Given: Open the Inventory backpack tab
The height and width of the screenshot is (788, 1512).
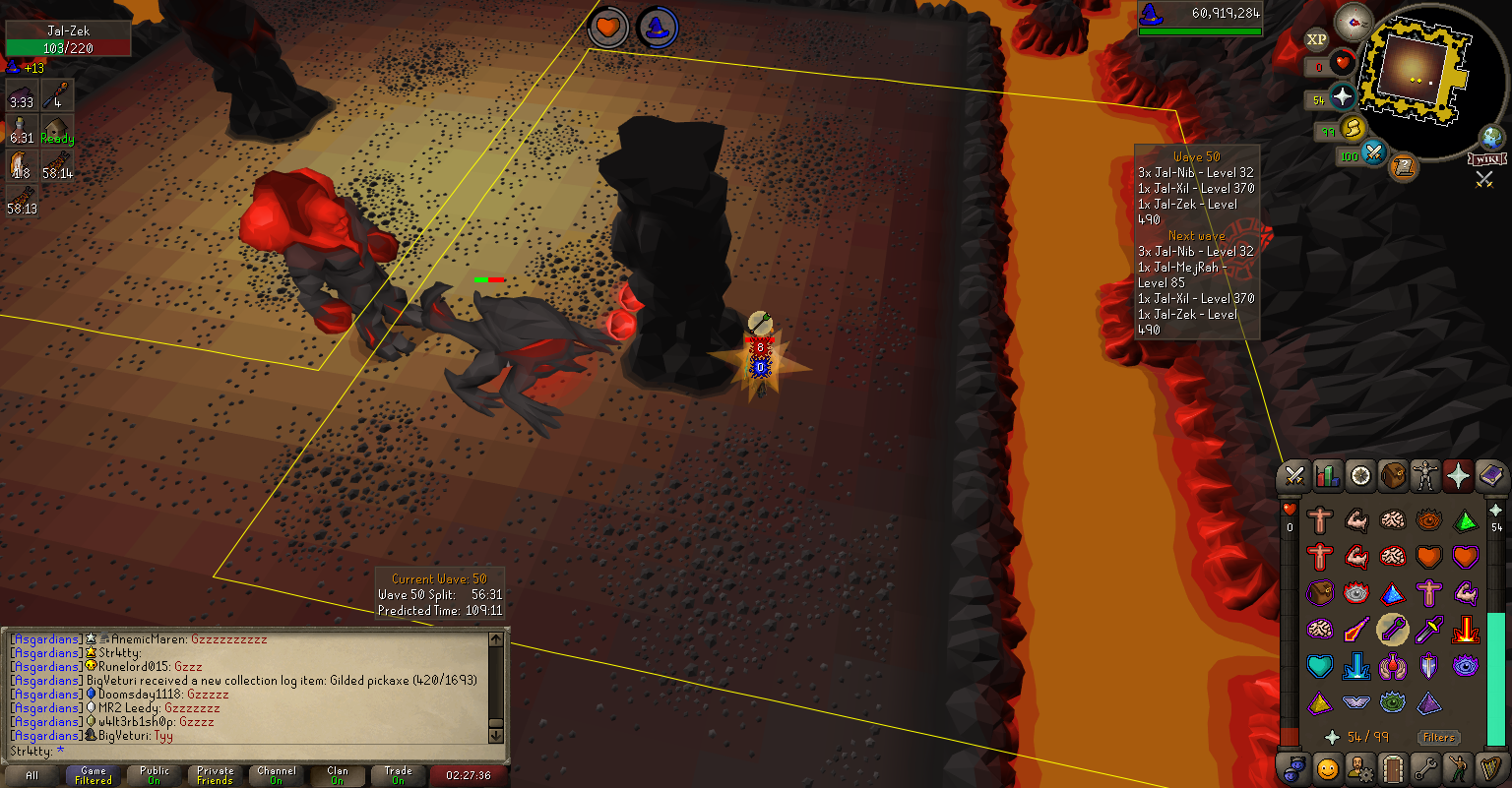Looking at the screenshot, I should click(1393, 477).
